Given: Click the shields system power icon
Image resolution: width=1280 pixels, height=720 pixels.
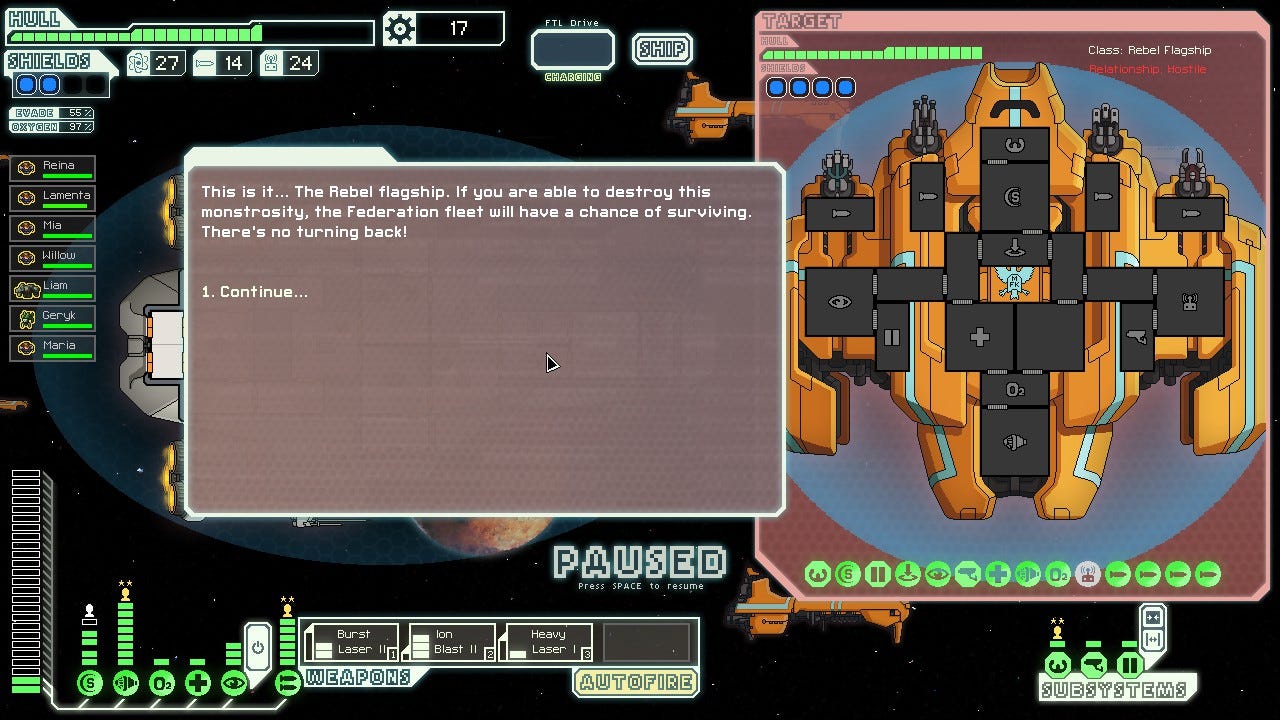Looking at the screenshot, I should (x=90, y=684).
